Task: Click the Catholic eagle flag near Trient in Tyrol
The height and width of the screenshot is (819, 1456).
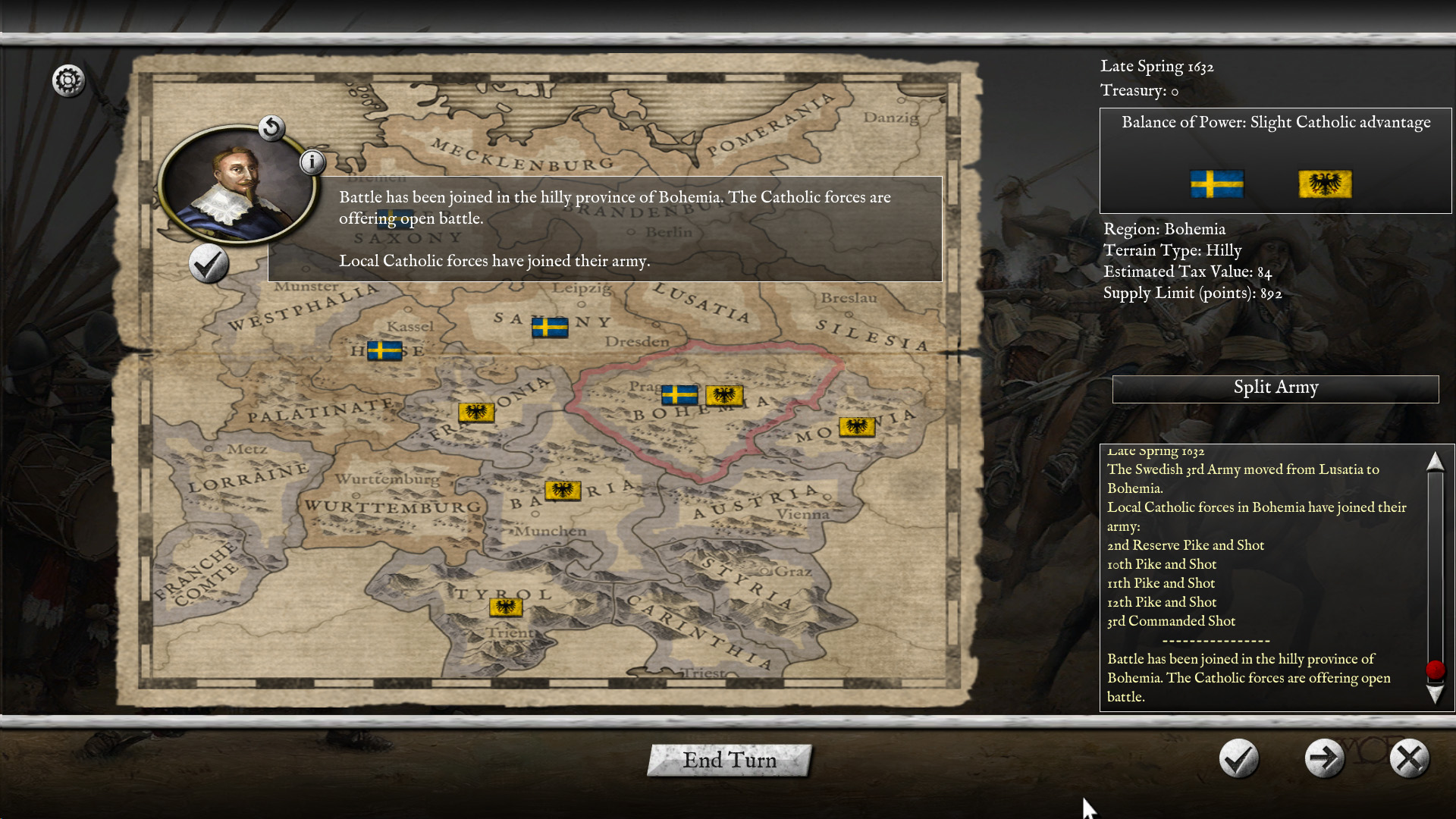Action: [505, 607]
